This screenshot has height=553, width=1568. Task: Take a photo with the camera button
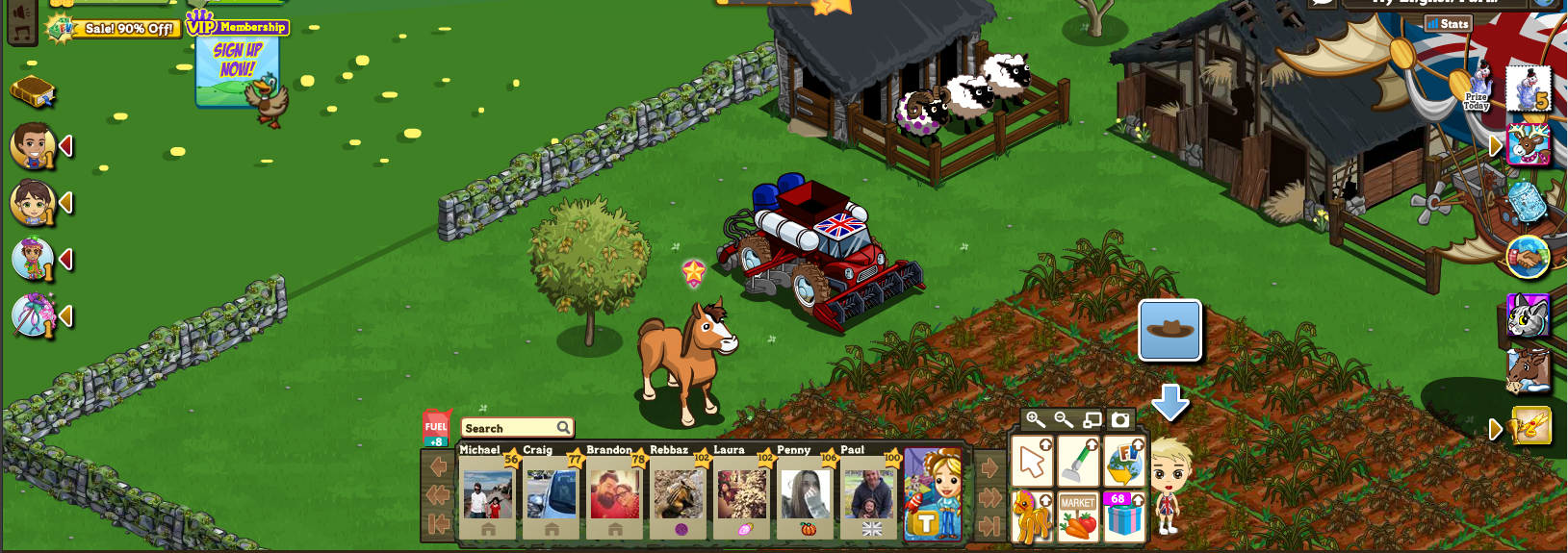[1120, 419]
